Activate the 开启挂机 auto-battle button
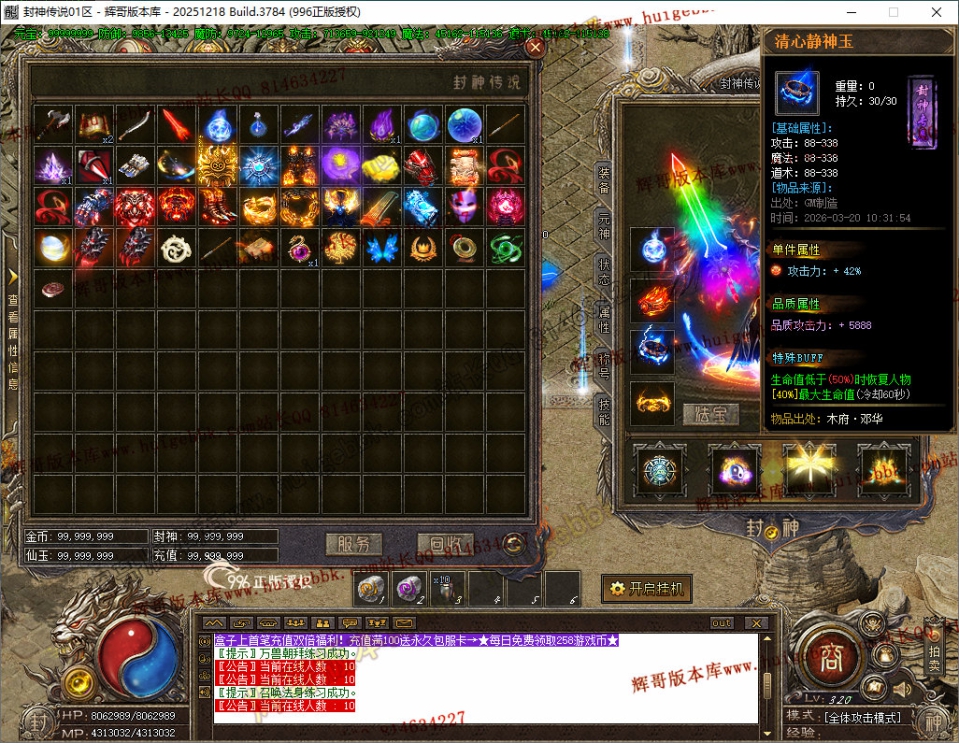 coord(647,589)
